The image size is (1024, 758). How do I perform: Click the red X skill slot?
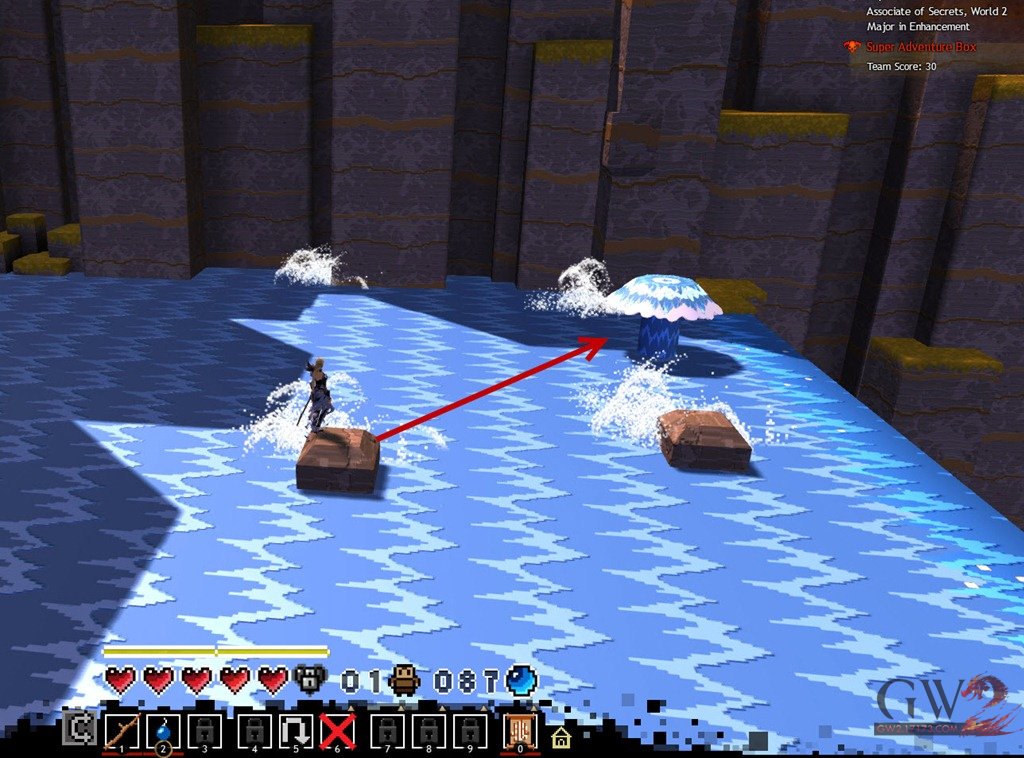pos(338,732)
